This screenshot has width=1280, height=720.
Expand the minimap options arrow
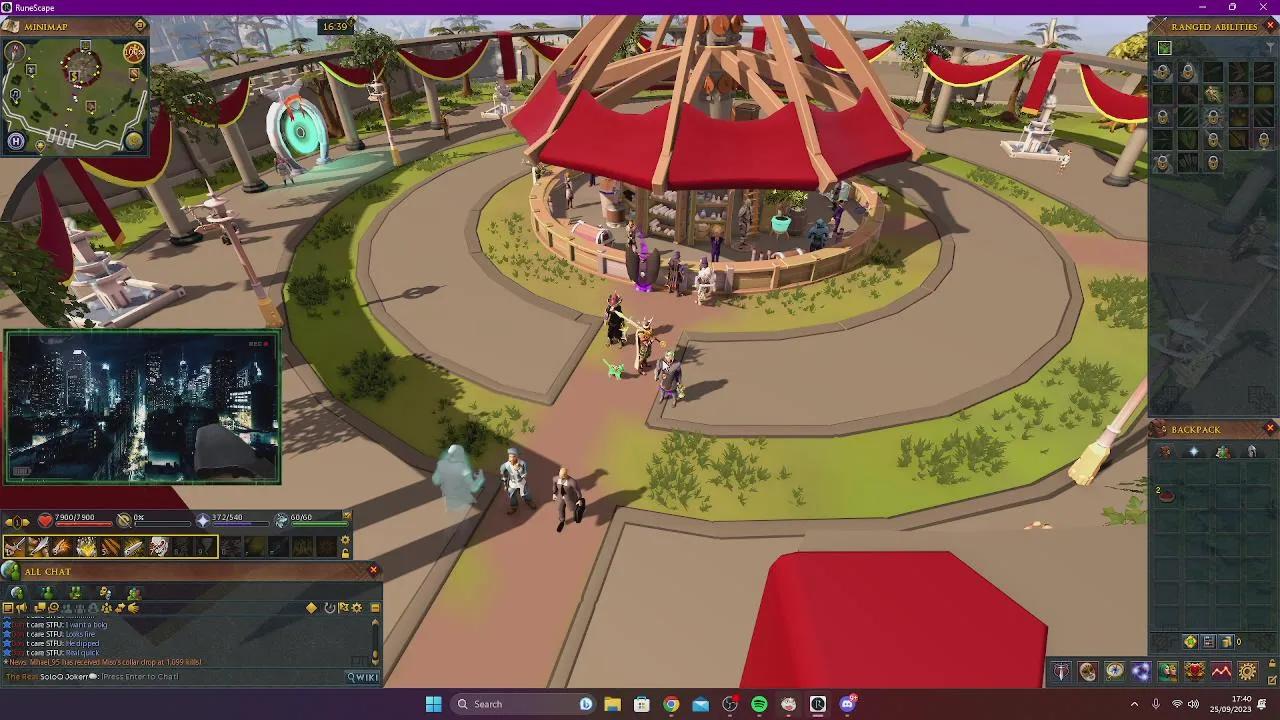click(140, 25)
